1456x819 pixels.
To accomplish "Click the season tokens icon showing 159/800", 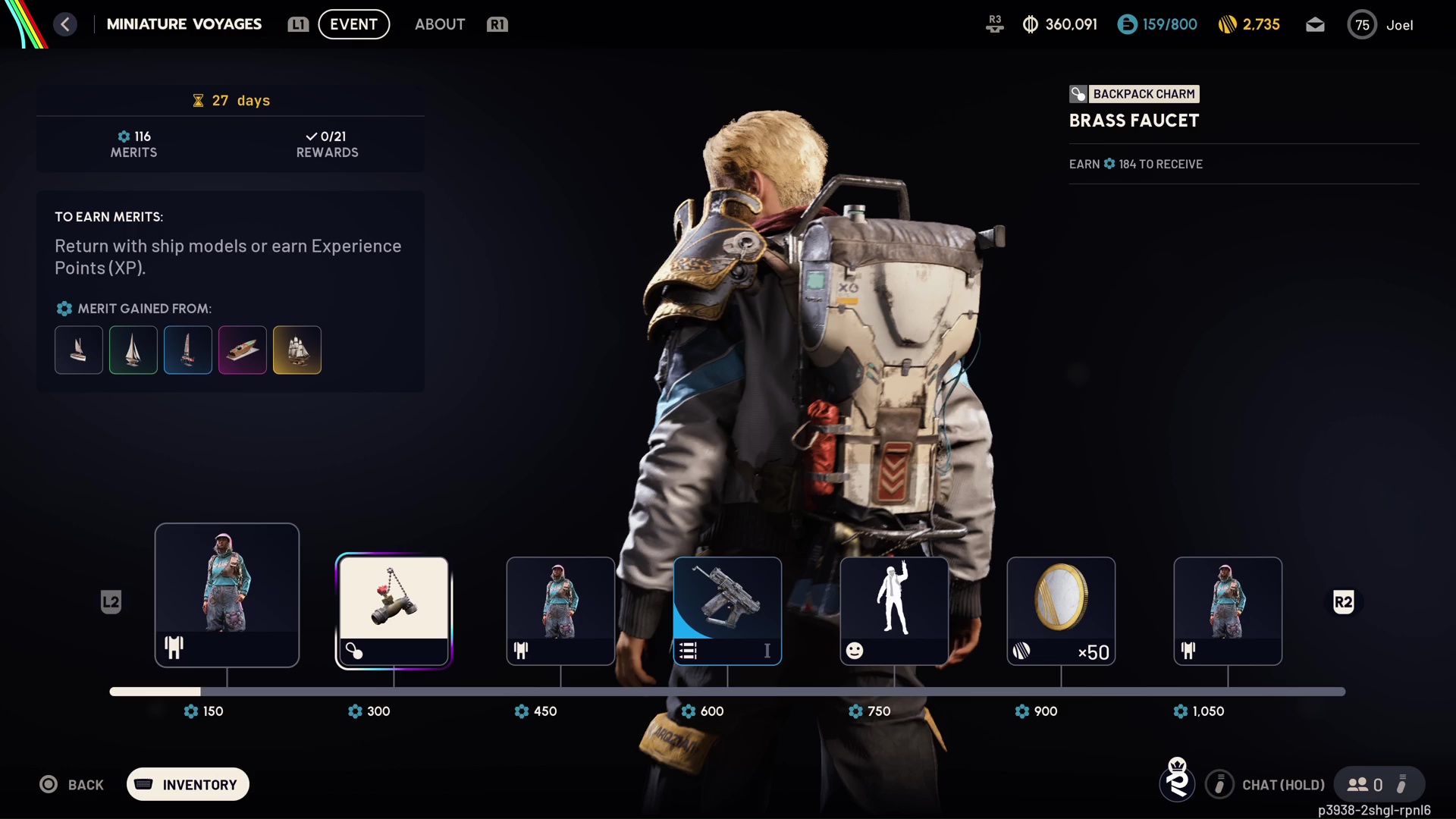I will [1127, 24].
